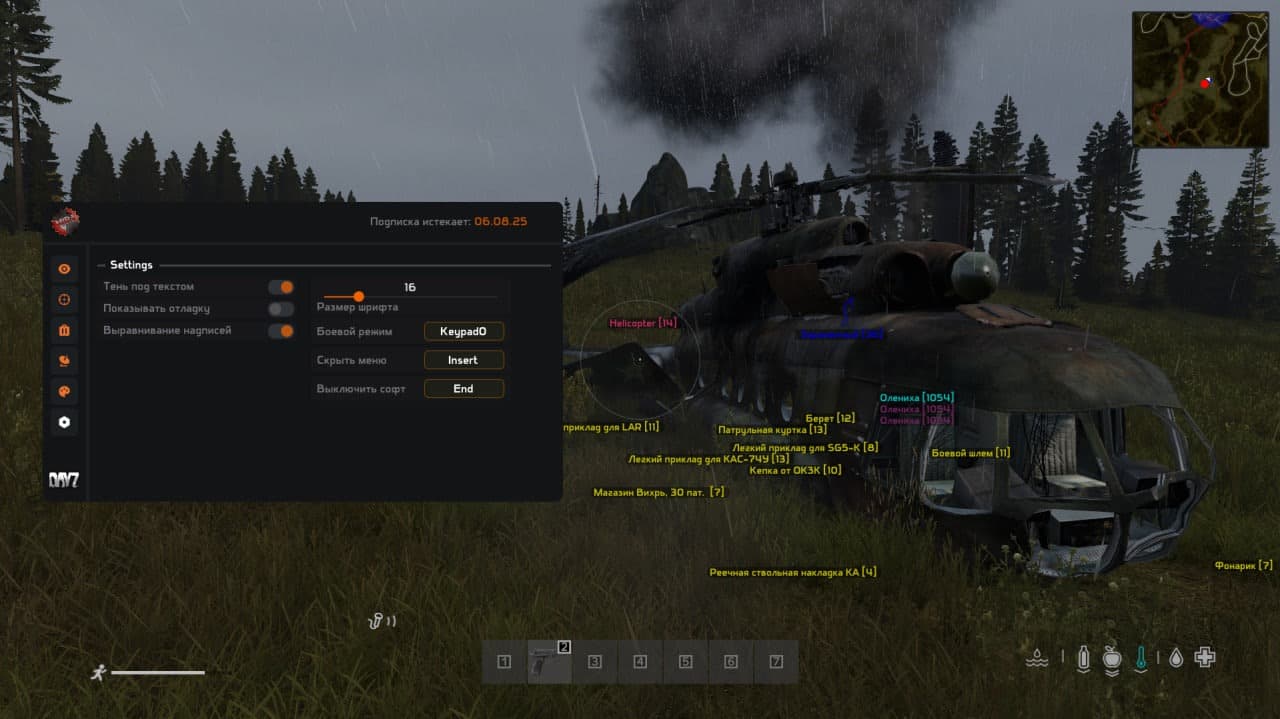1280x719 pixels.
Task: Switch to the crosshair icon tab
Action: pyautogui.click(x=65, y=299)
